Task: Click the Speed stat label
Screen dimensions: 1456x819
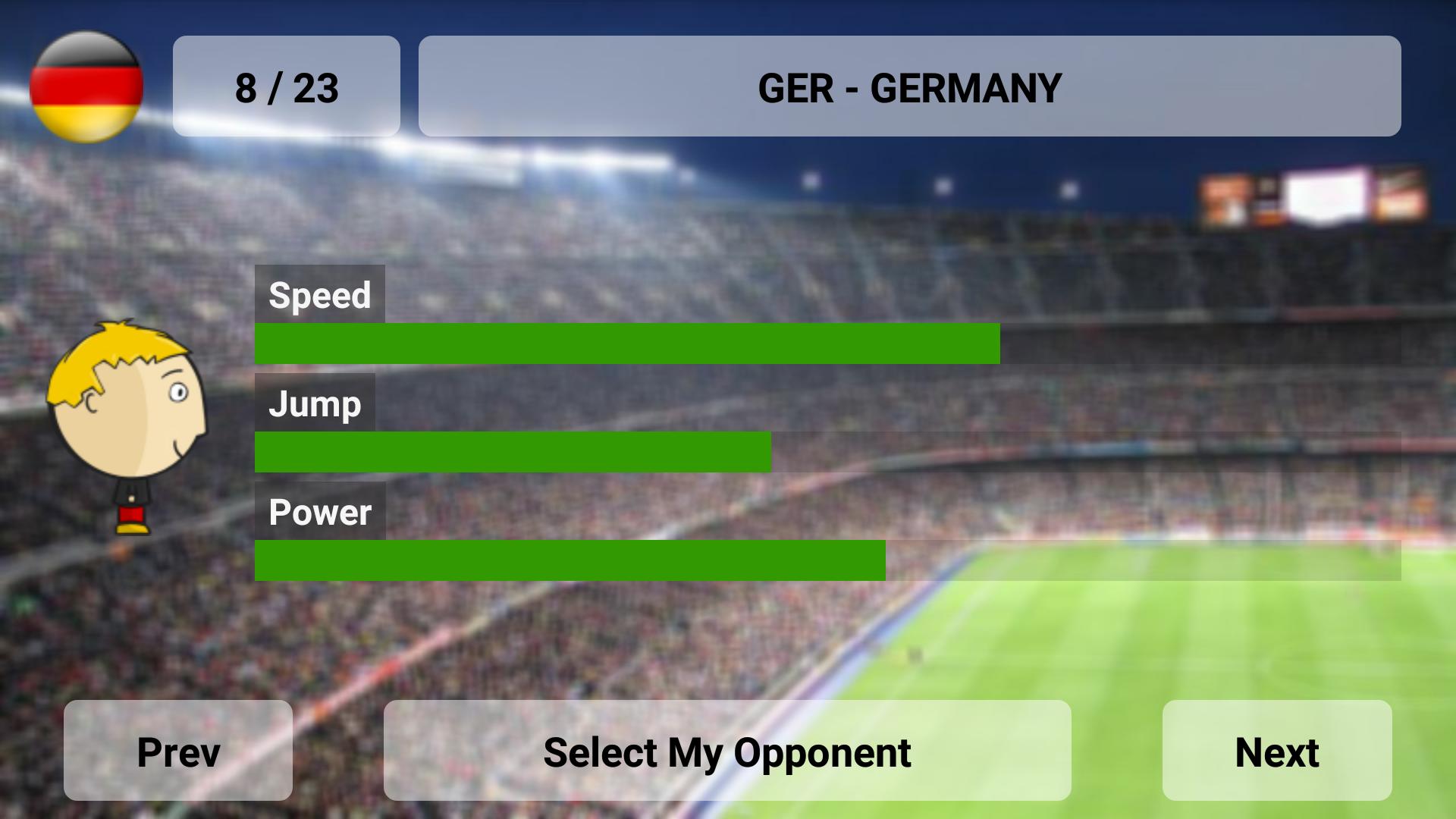Action: (x=320, y=295)
